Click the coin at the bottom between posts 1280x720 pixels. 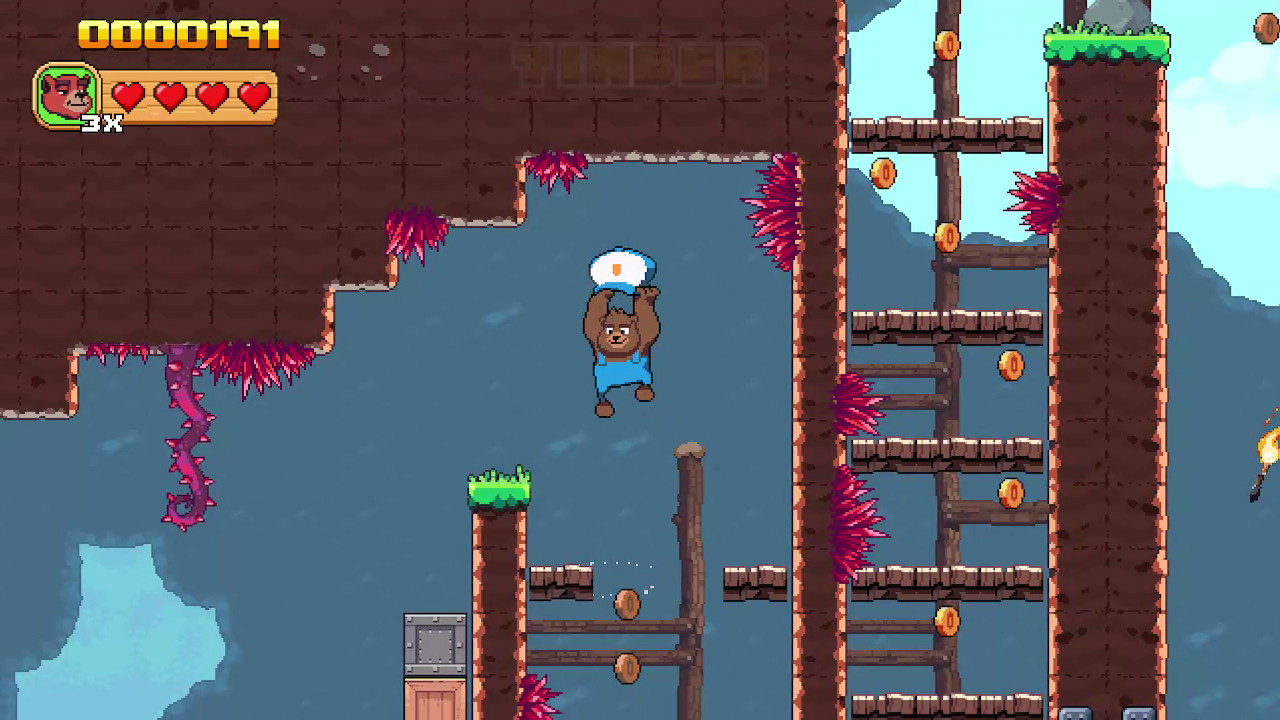[628, 668]
